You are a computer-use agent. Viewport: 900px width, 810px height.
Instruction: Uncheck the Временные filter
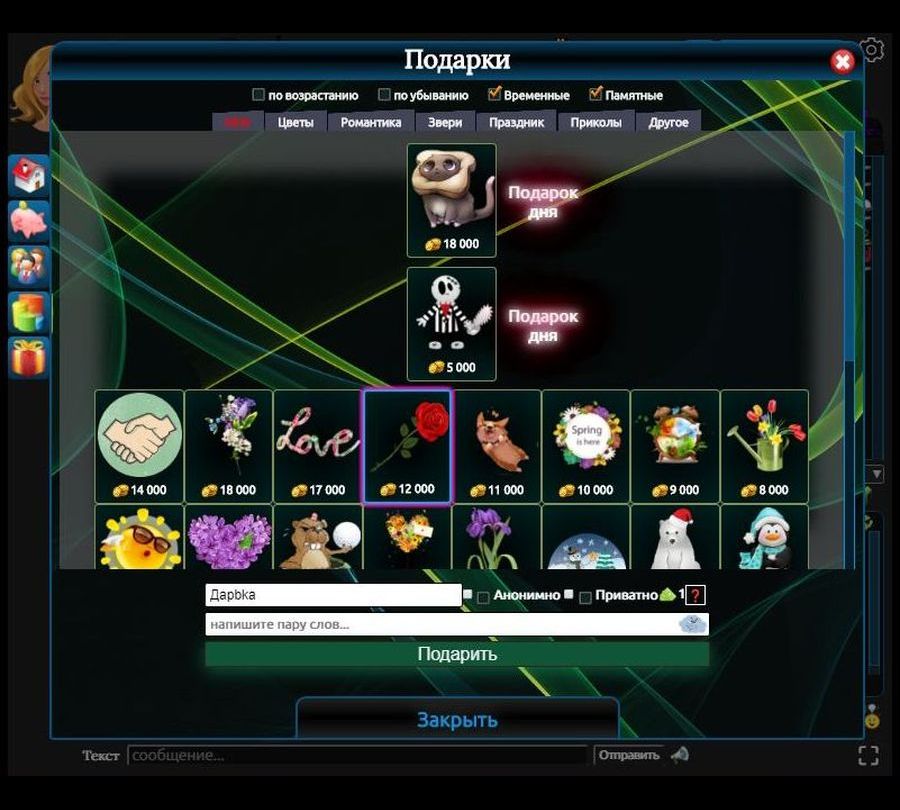coord(494,95)
